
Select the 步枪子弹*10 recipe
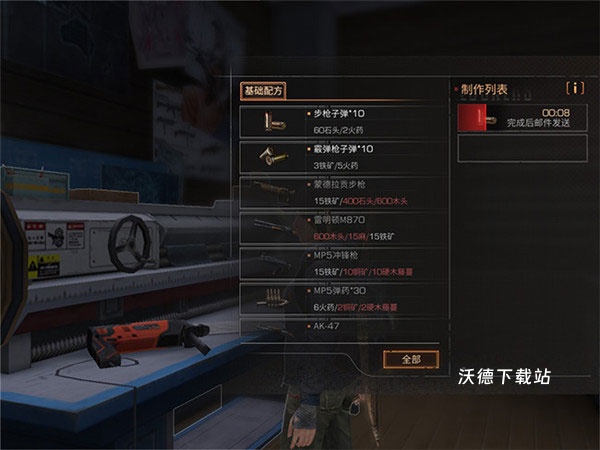coord(340,121)
